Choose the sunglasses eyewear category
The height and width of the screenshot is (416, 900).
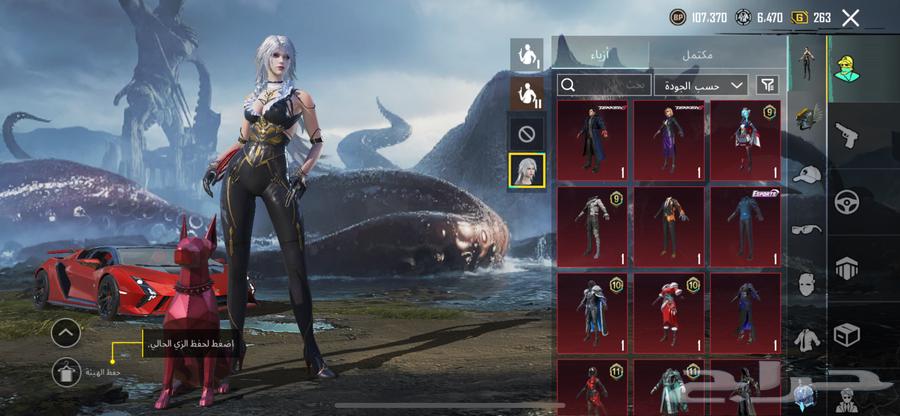coord(808,229)
